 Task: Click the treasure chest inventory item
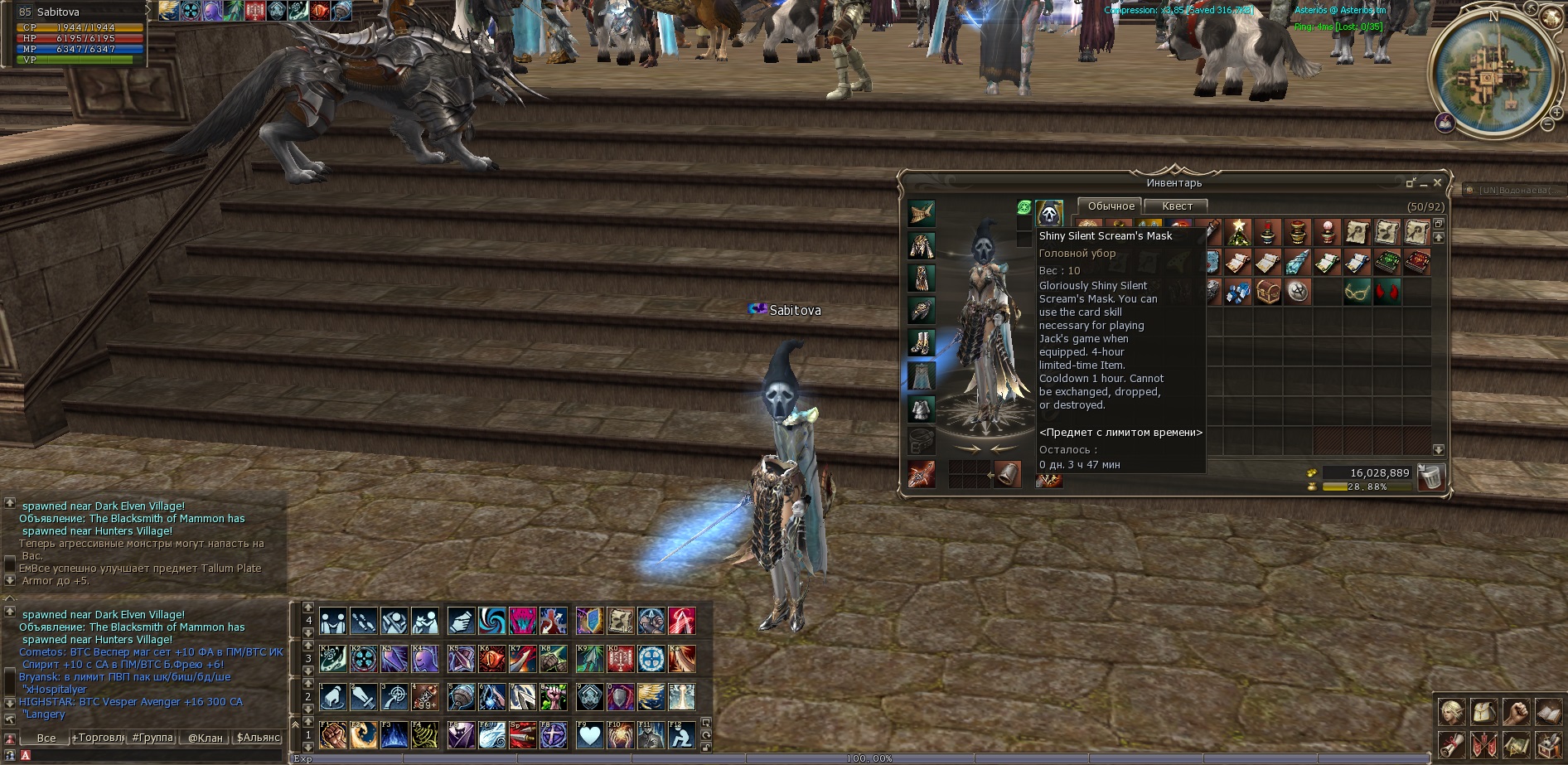[1268, 292]
